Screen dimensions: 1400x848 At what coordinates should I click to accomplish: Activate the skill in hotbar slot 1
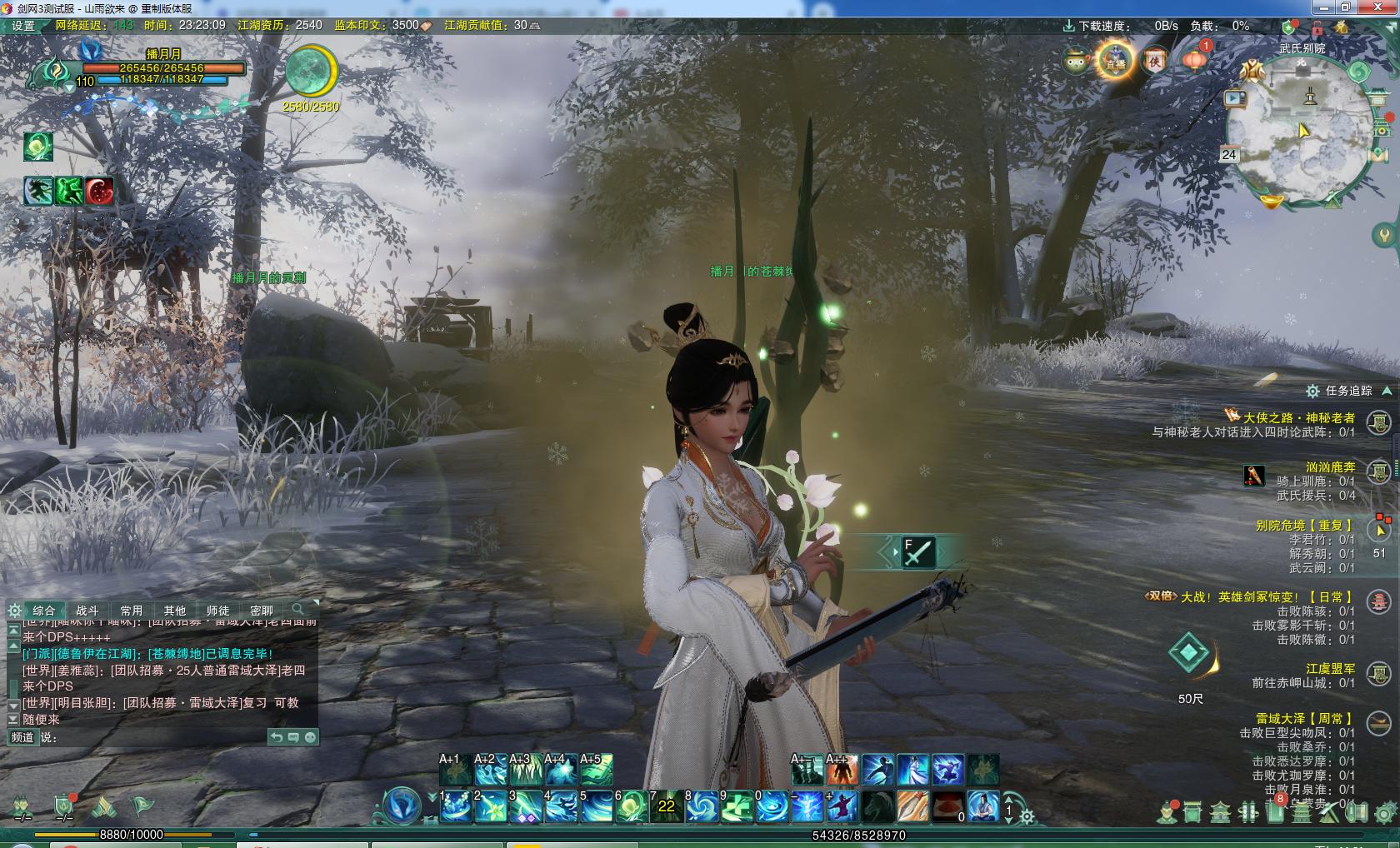click(456, 806)
